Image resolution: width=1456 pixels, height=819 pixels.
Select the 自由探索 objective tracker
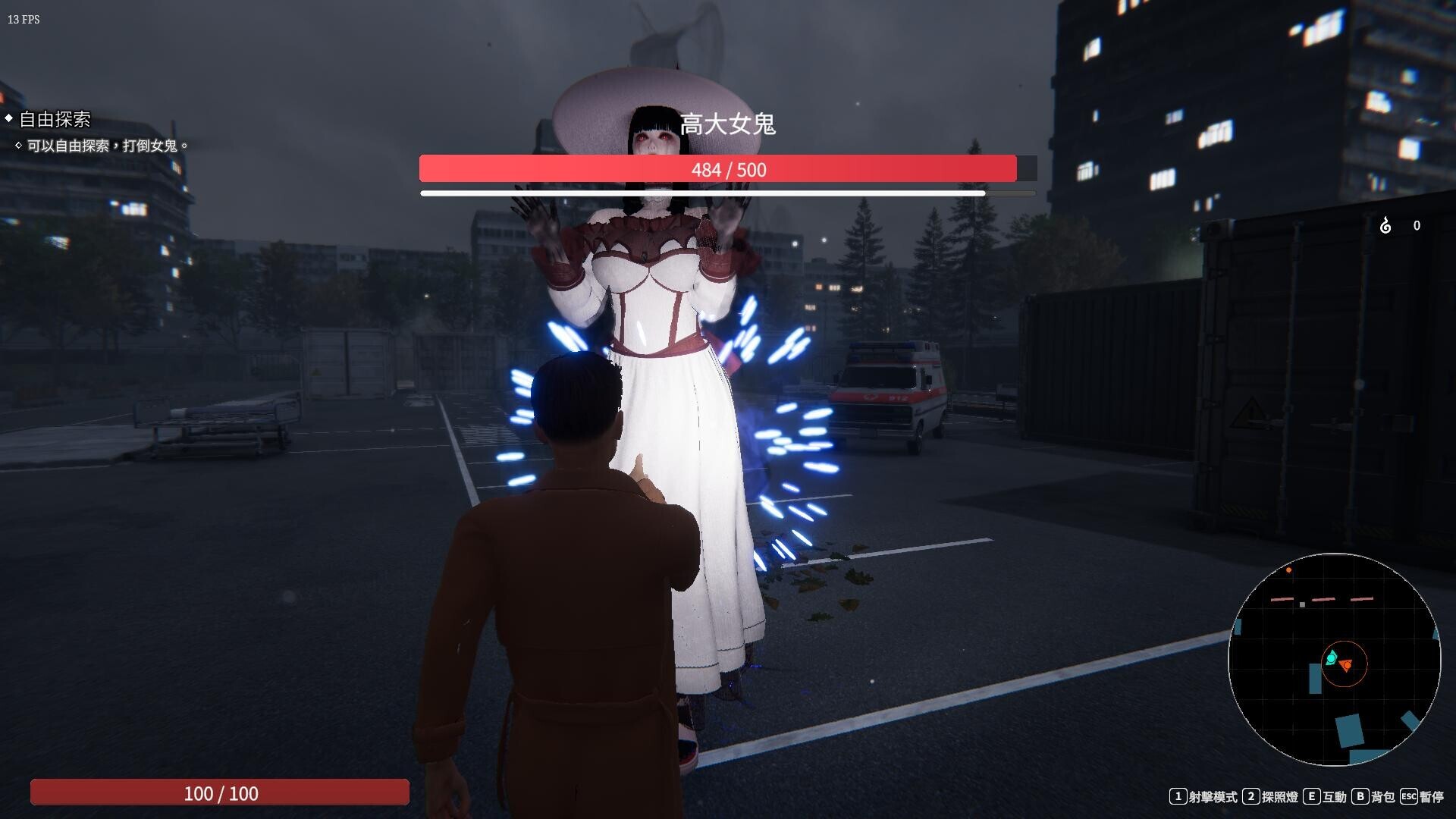click(x=55, y=120)
